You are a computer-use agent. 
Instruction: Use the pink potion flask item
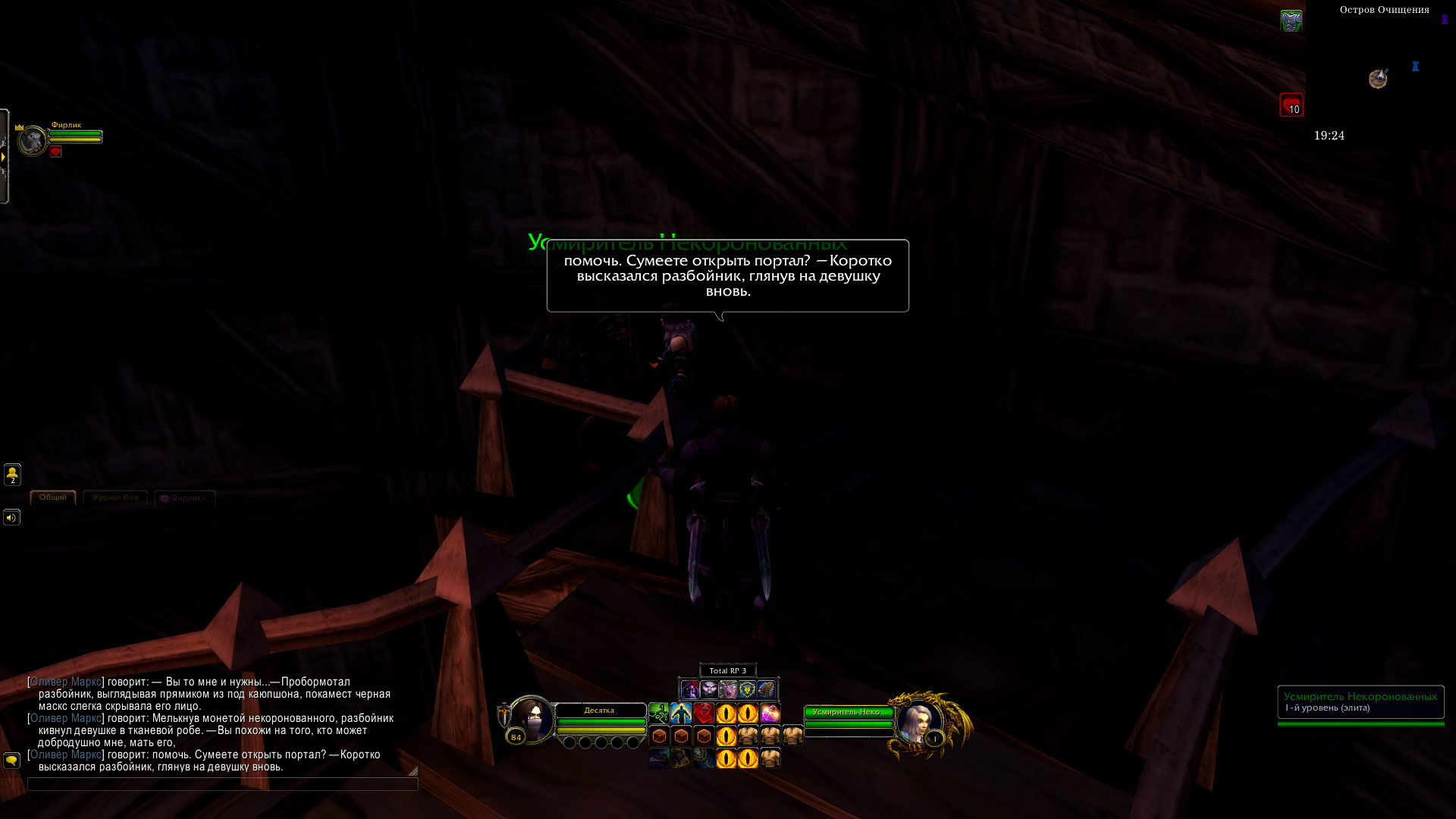(x=770, y=714)
